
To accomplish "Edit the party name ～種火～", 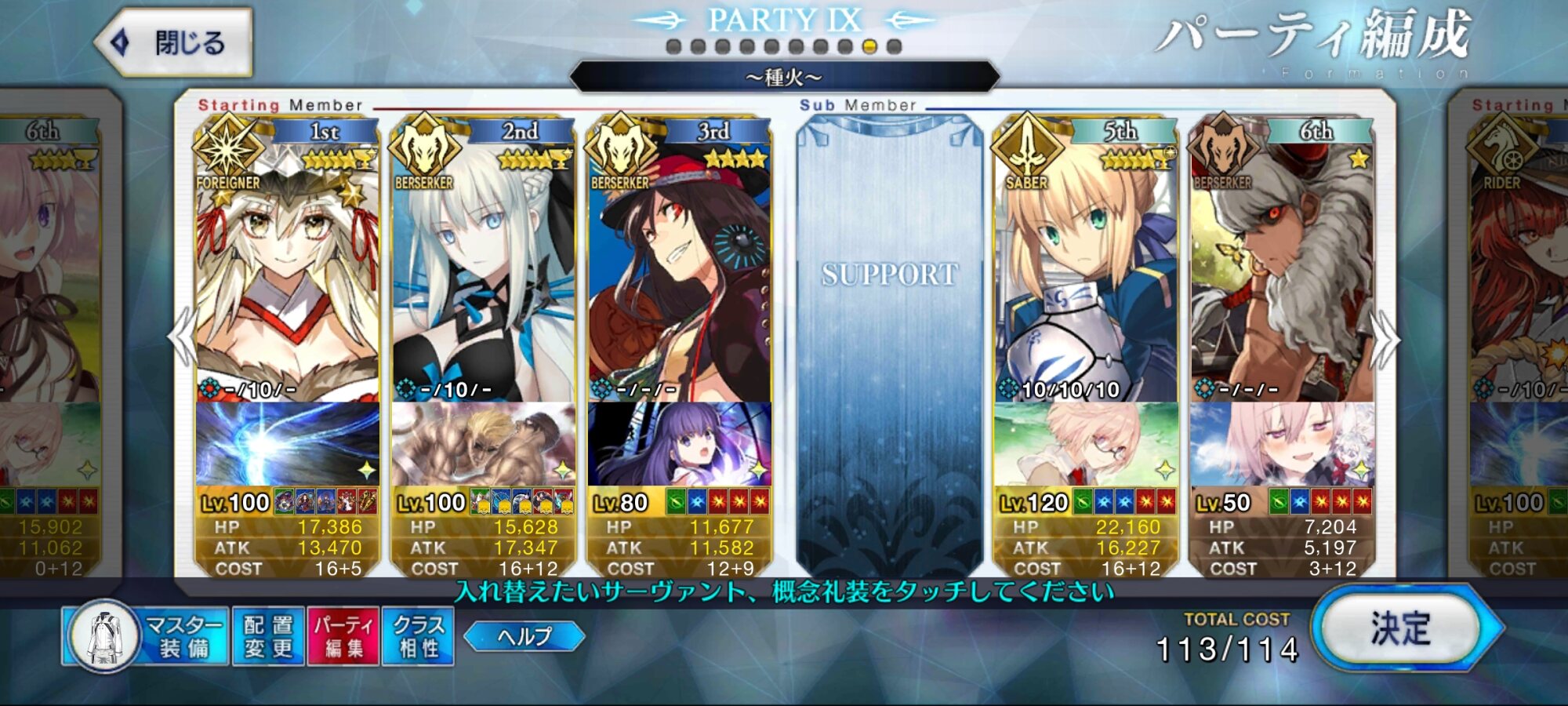I will coord(784,77).
